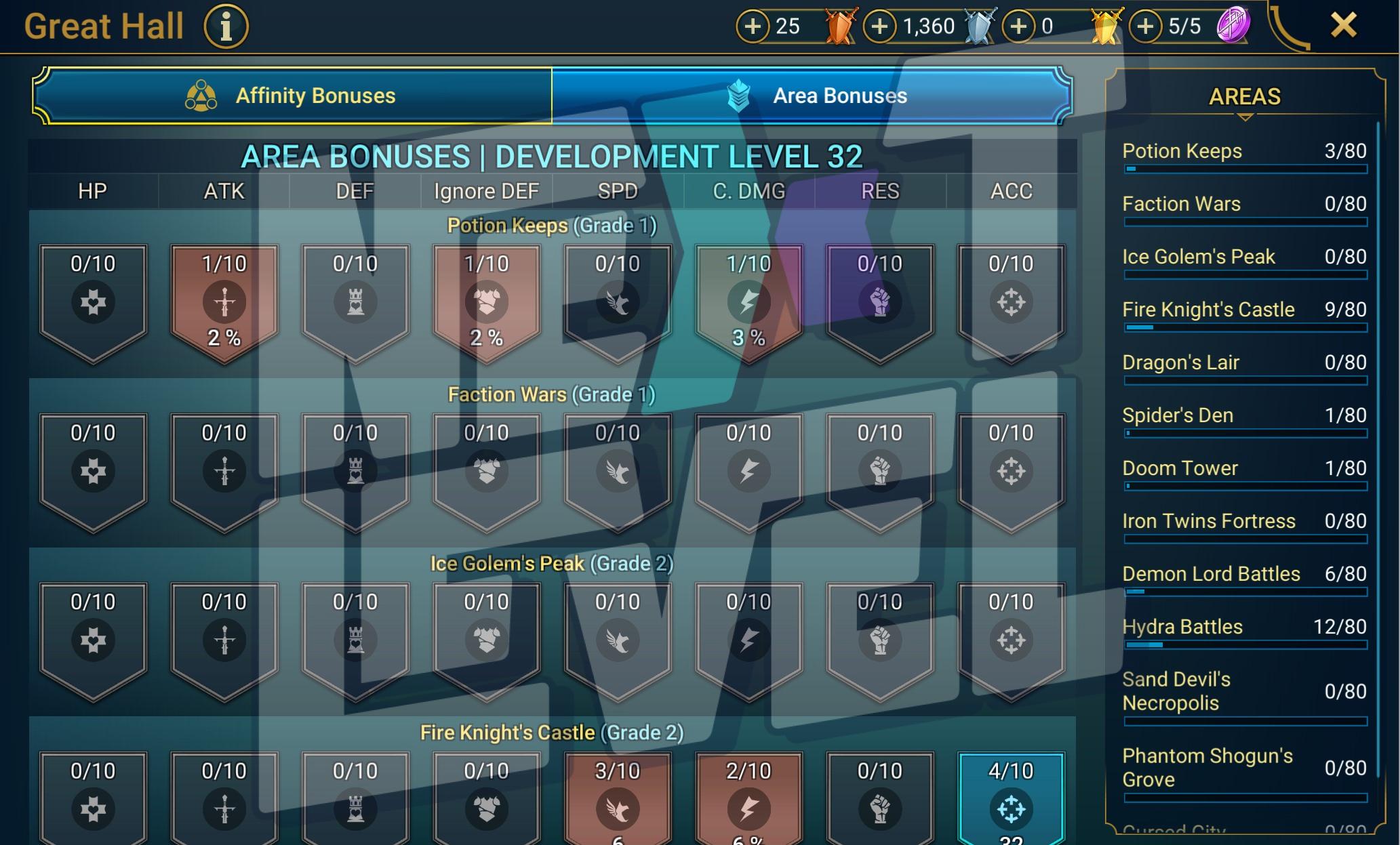Switch to the Affinity Bonuses tab

pos(292,96)
